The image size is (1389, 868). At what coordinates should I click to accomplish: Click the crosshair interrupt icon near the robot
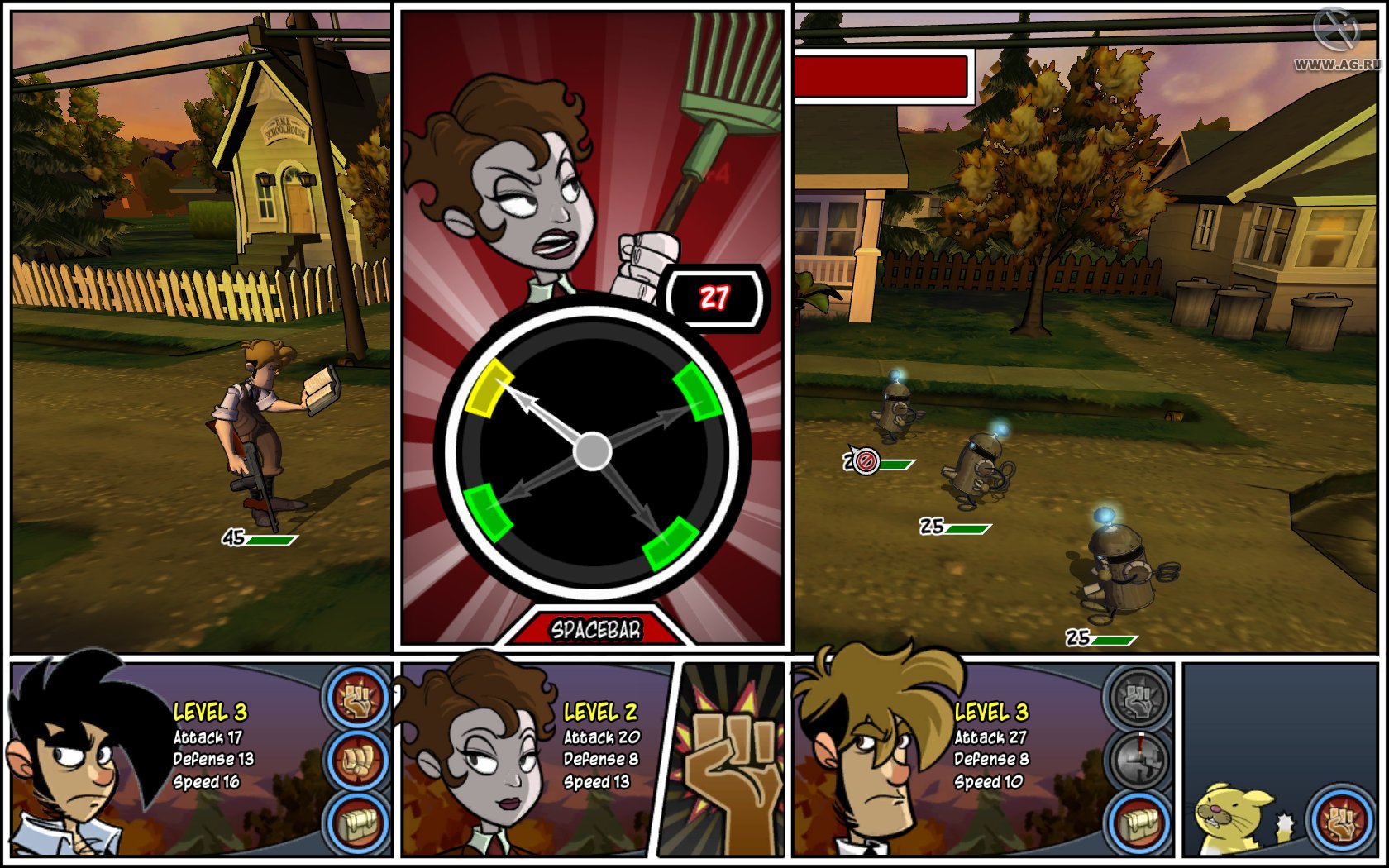pyautogui.click(x=866, y=460)
